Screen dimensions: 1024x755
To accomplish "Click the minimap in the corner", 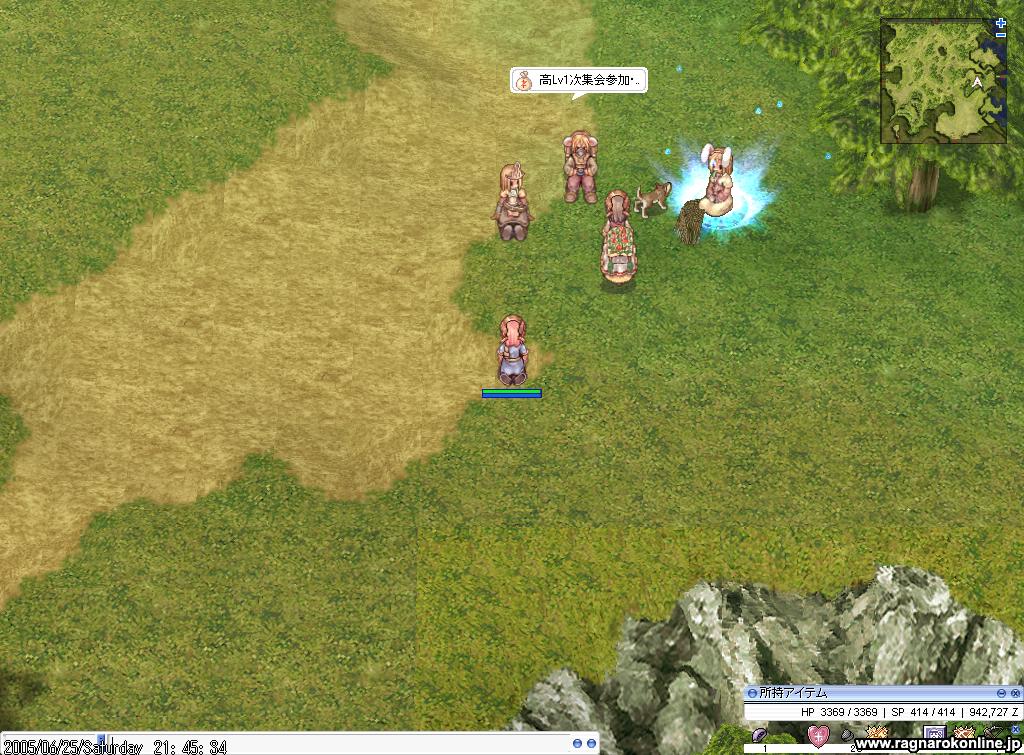I will tap(942, 82).
